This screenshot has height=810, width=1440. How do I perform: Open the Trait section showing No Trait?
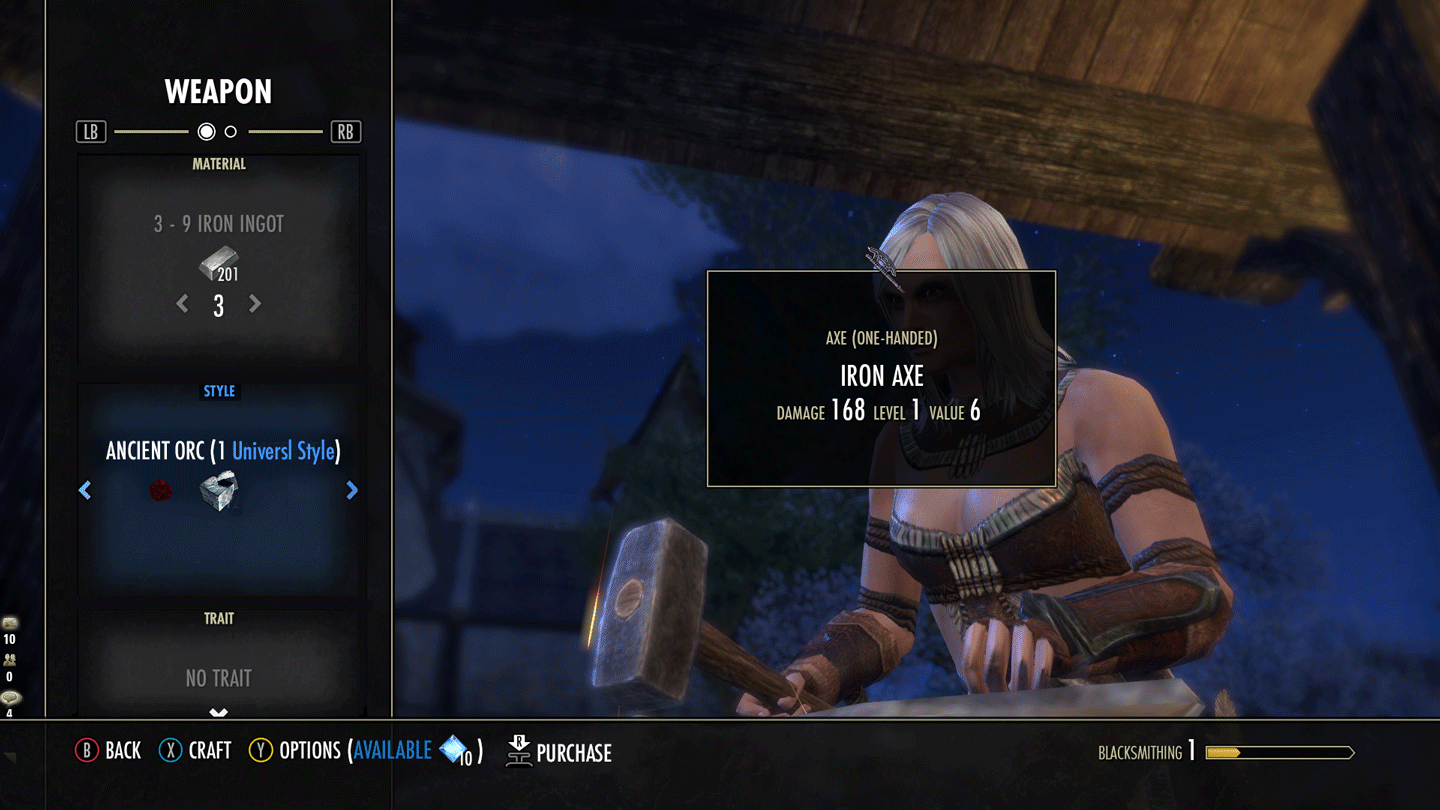[x=218, y=678]
